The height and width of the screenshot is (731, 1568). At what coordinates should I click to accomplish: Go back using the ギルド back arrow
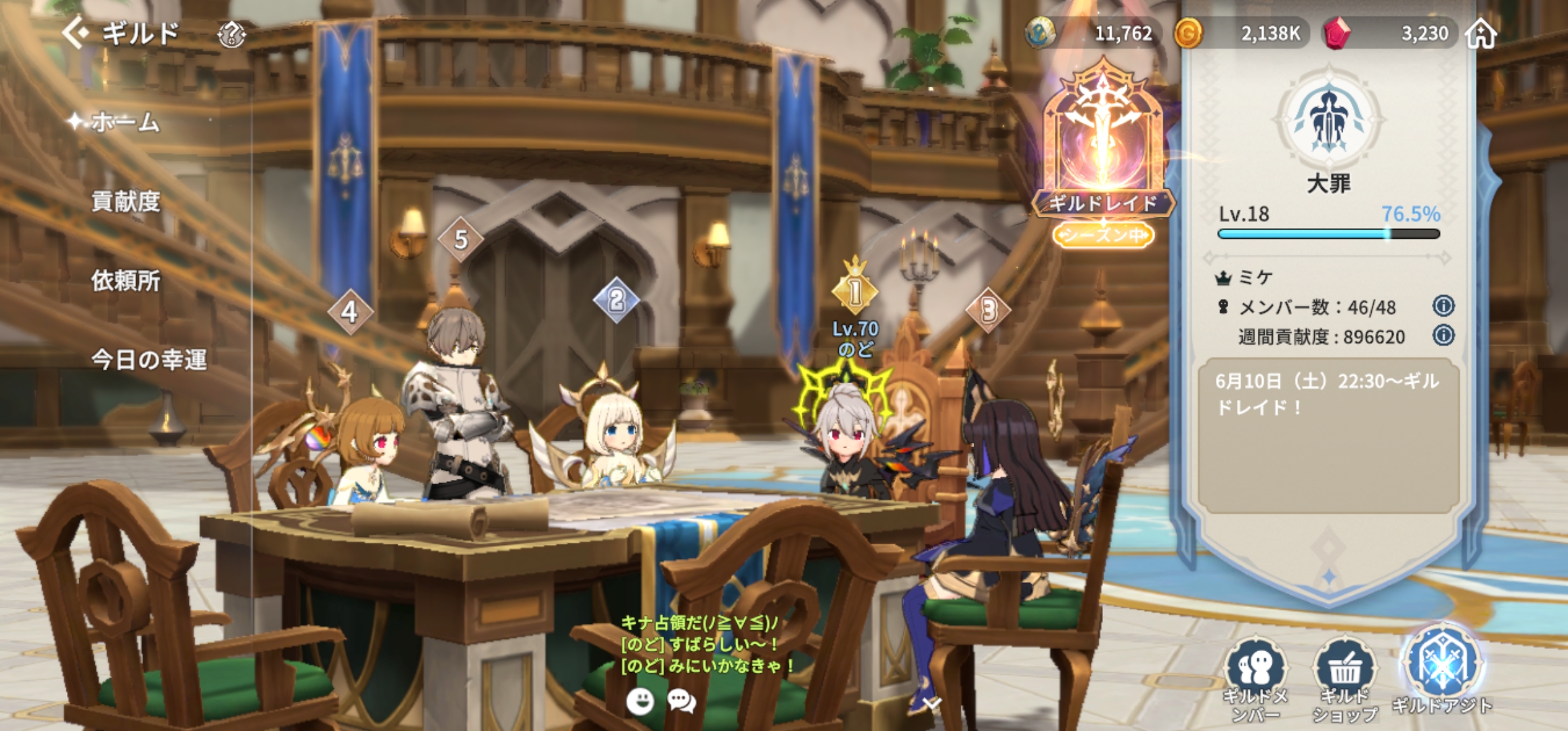pos(76,32)
